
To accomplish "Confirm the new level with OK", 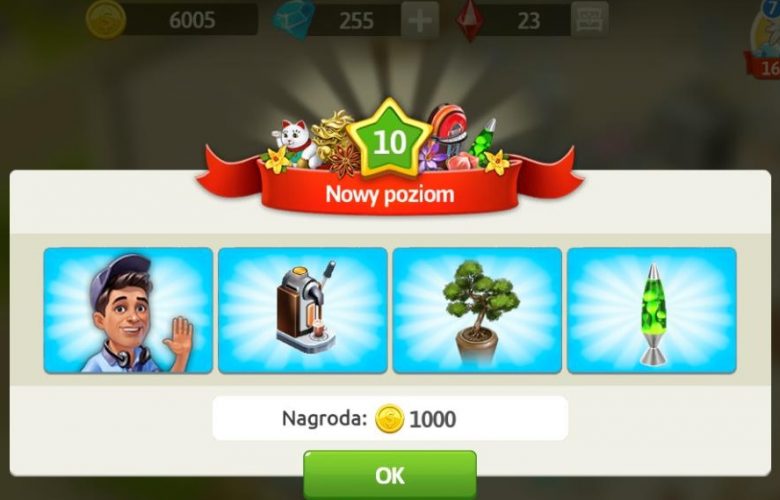I will click(390, 475).
